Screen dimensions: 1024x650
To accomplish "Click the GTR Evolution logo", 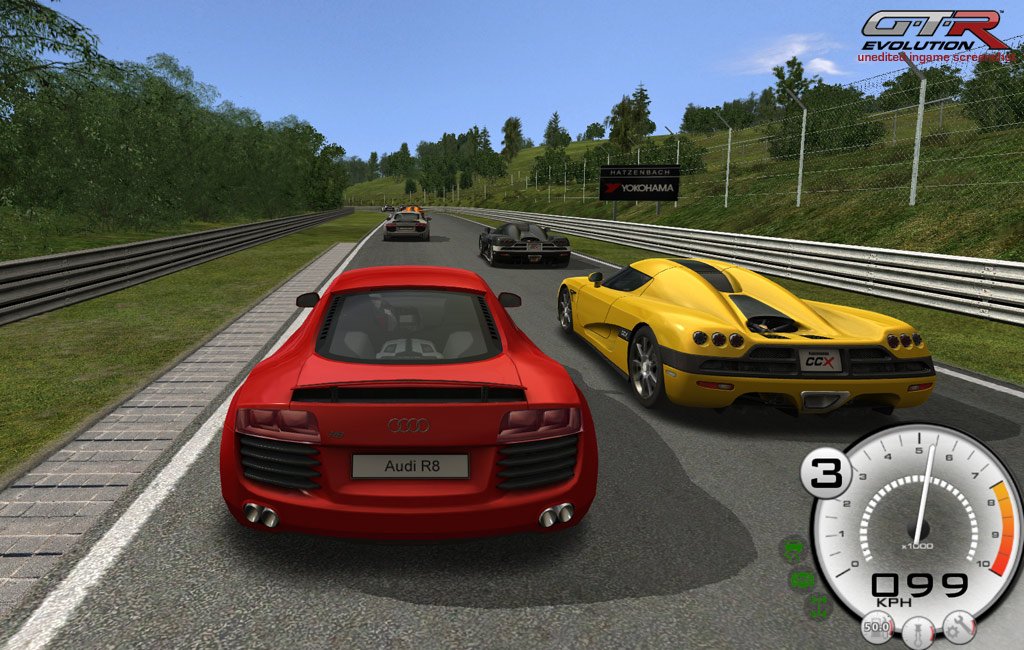I will coord(935,31).
